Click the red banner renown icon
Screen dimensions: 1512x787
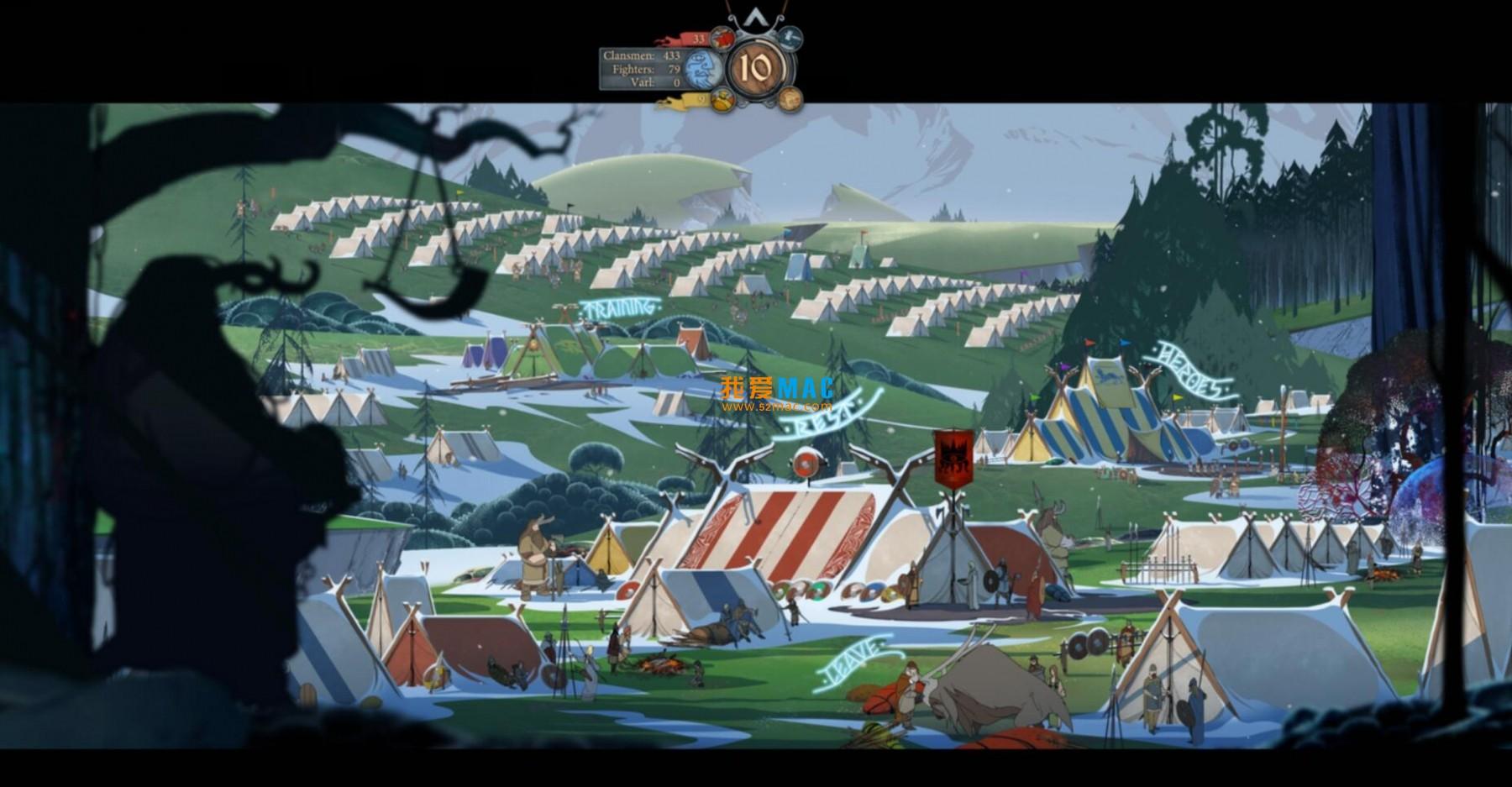721,38
